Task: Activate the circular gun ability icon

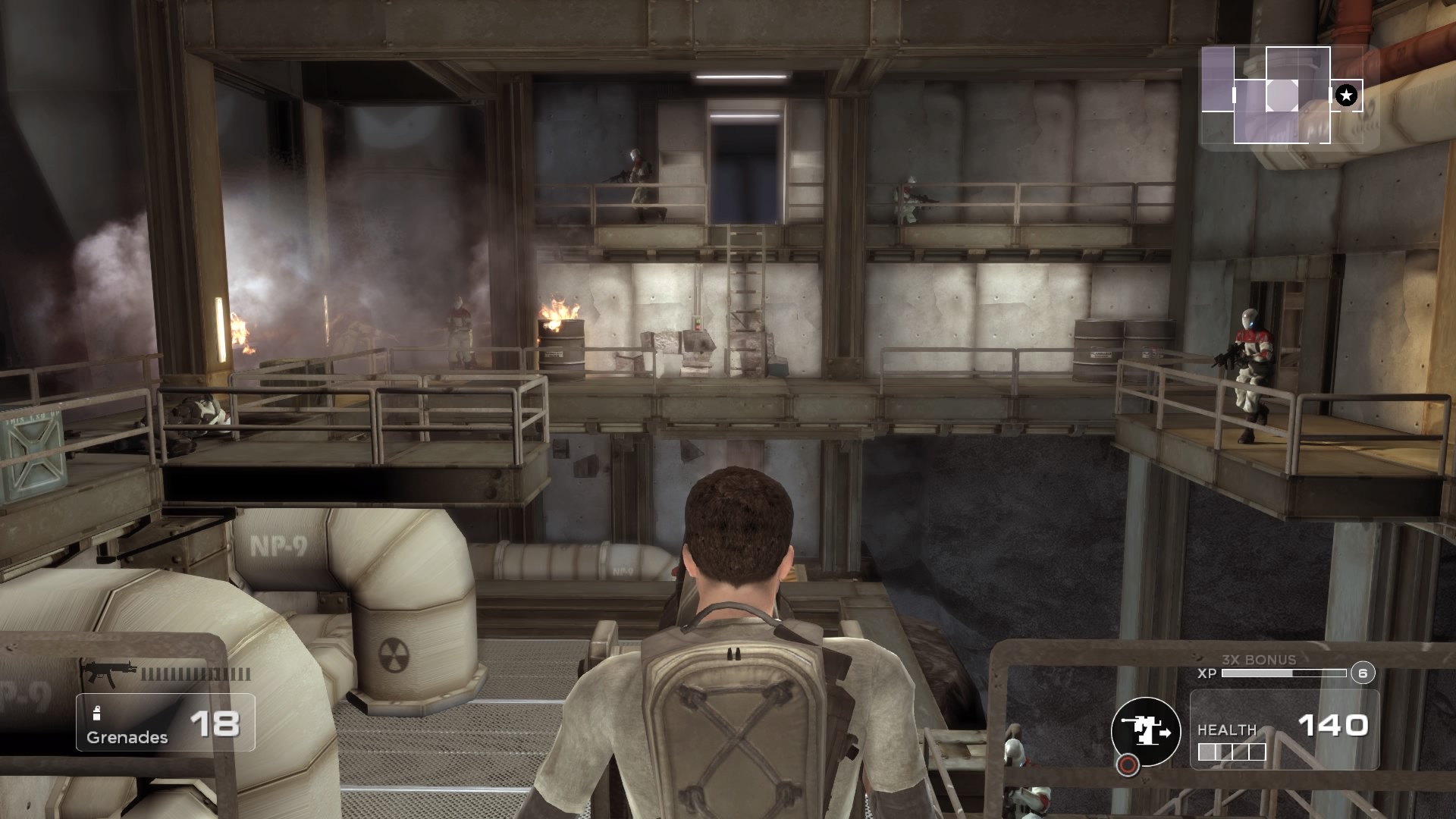Action: click(1146, 732)
